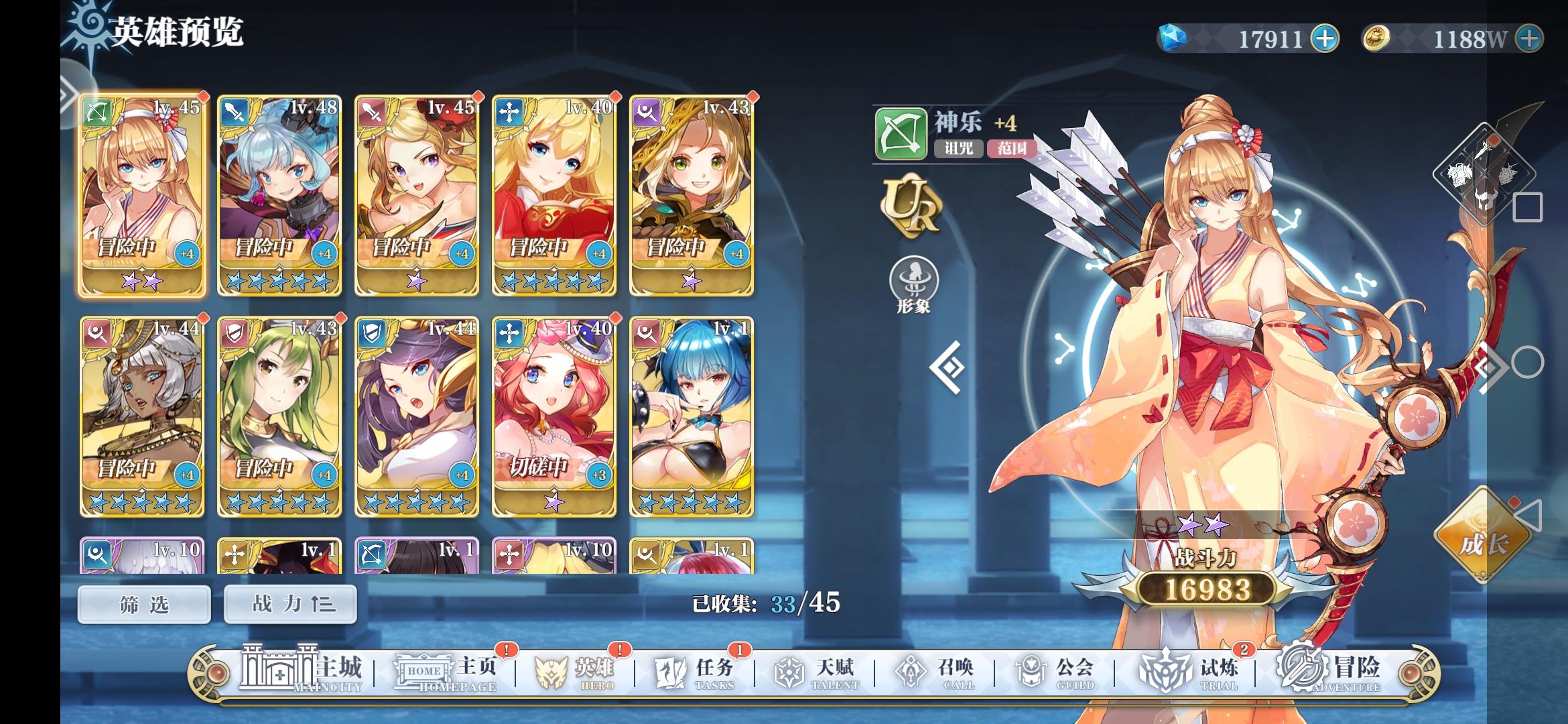Click the 战力 sort button
Image resolution: width=1568 pixels, height=724 pixels.
coord(289,603)
